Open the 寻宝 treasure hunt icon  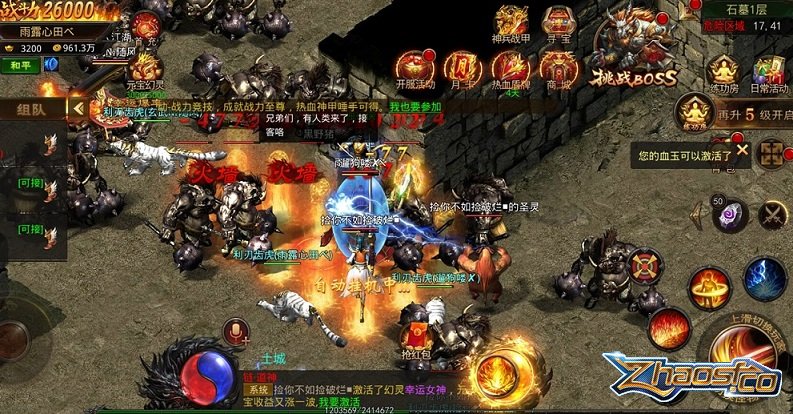558,26
